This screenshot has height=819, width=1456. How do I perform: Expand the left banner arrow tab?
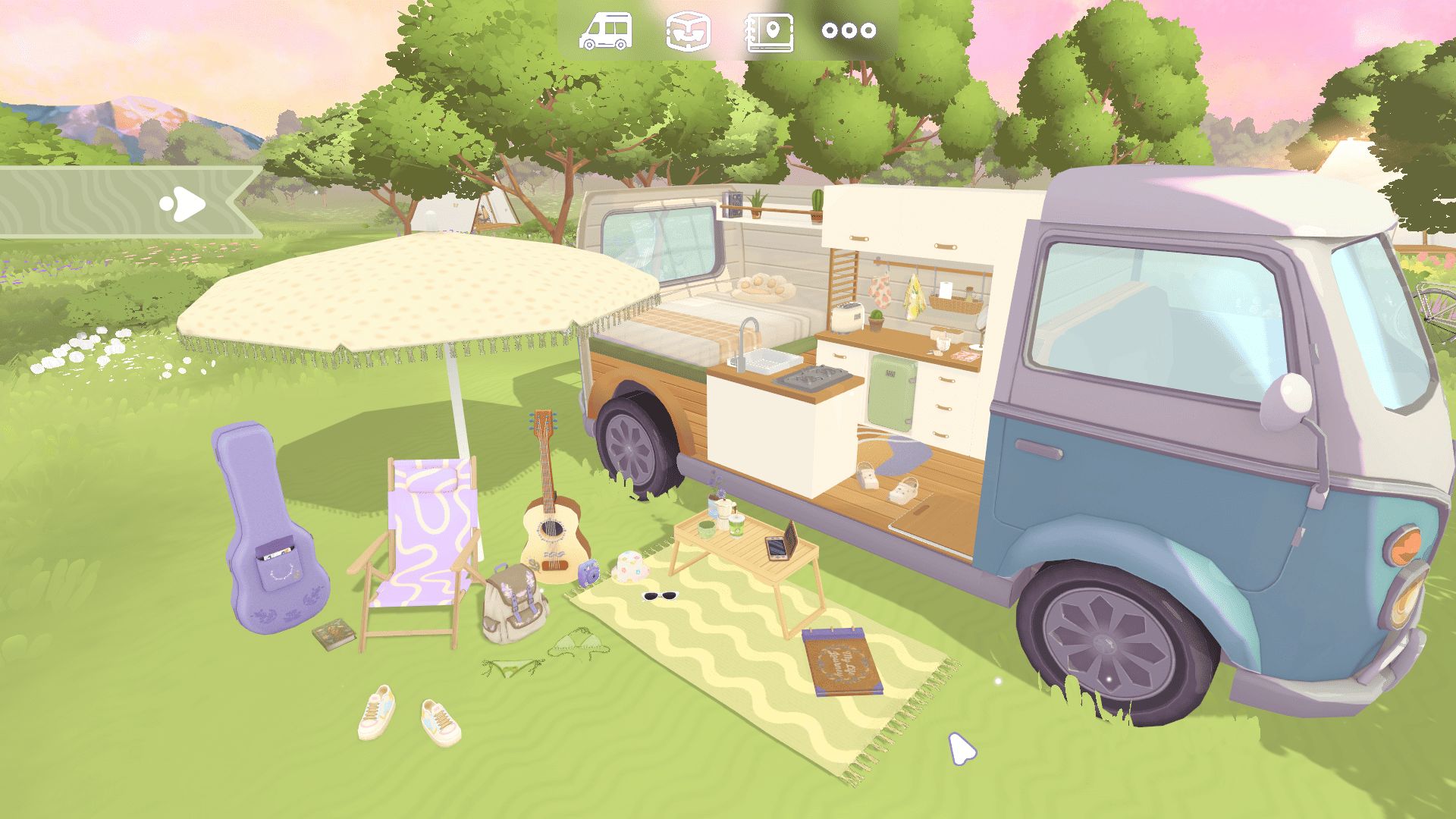pyautogui.click(x=184, y=203)
